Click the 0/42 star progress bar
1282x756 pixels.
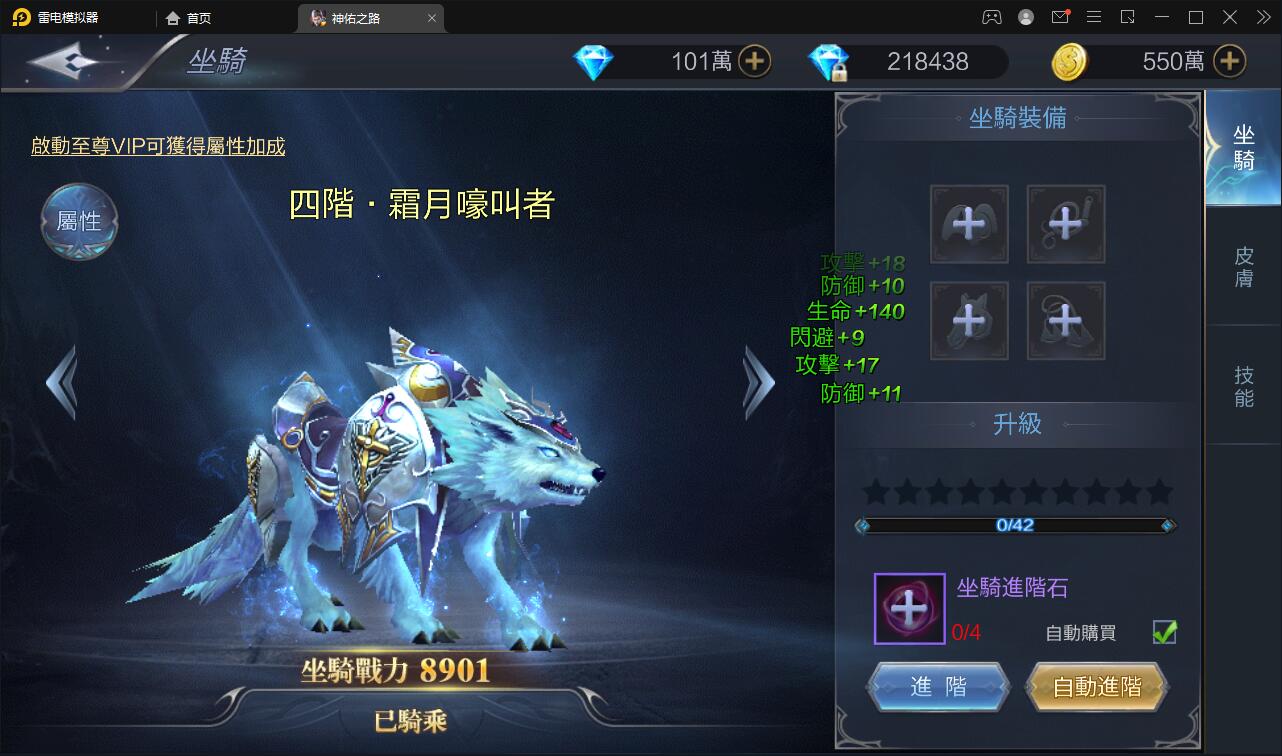tap(1015, 525)
